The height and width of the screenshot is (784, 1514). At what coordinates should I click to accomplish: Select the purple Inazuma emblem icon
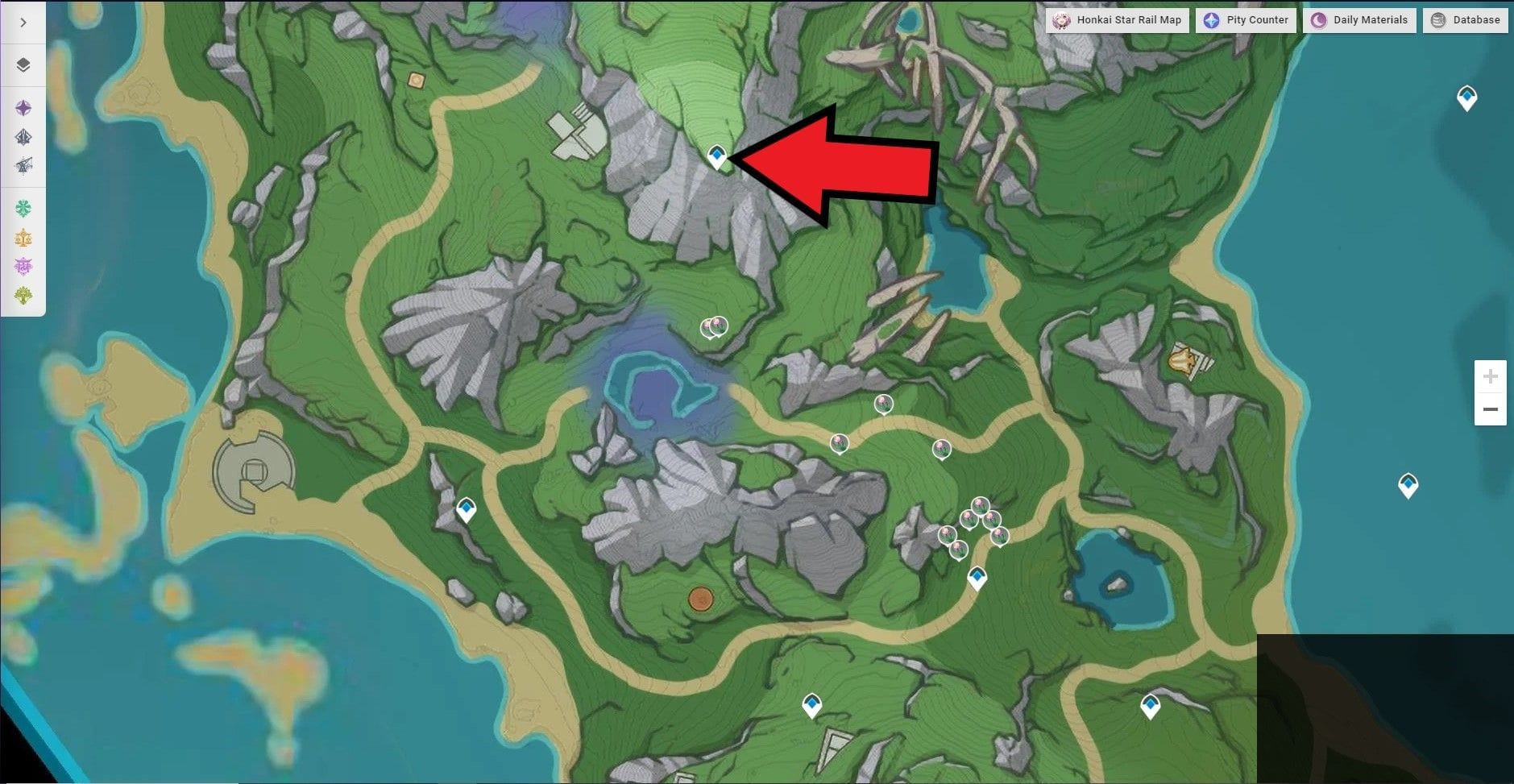pos(23,264)
